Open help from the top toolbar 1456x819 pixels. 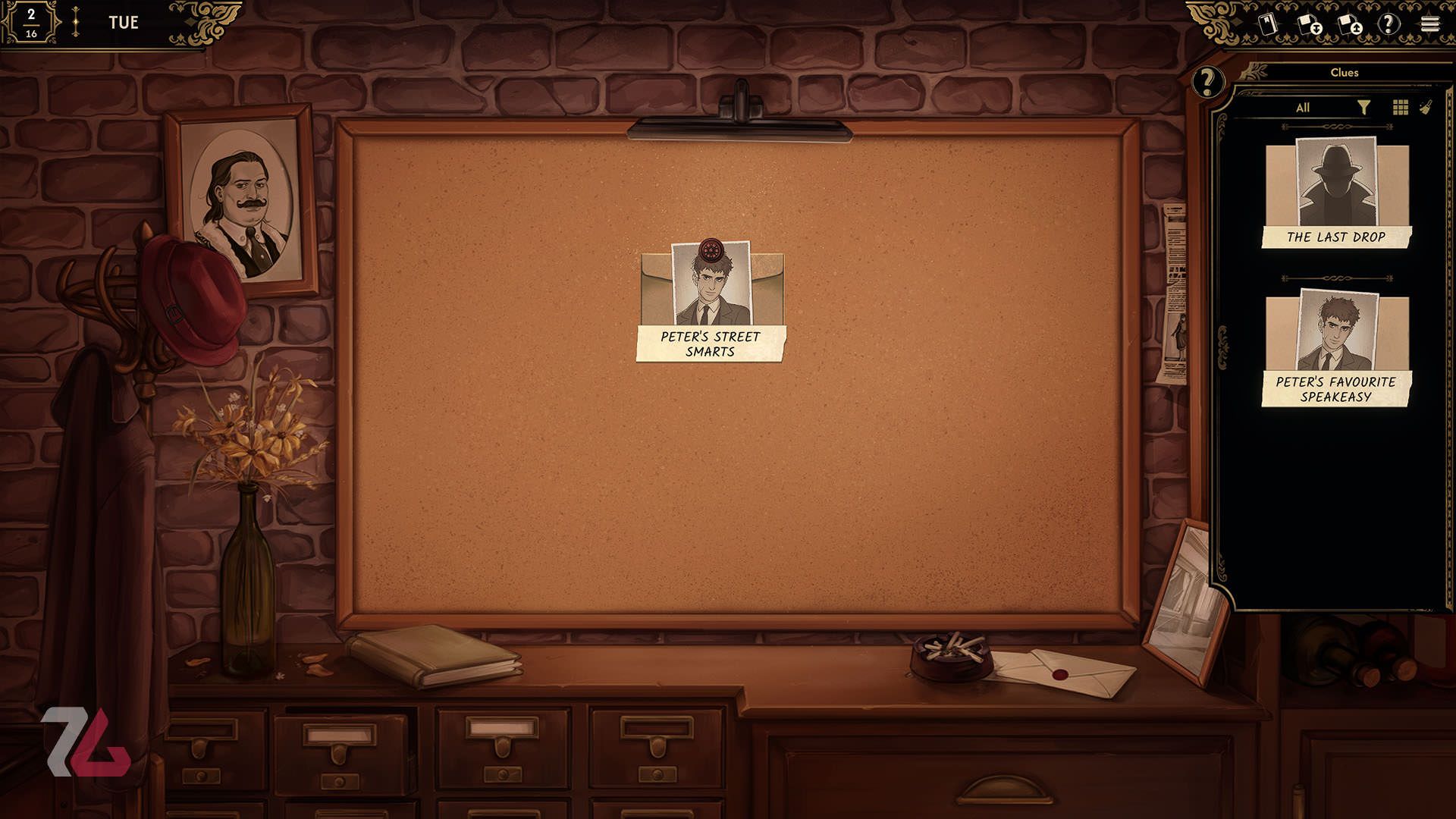pyautogui.click(x=1389, y=24)
